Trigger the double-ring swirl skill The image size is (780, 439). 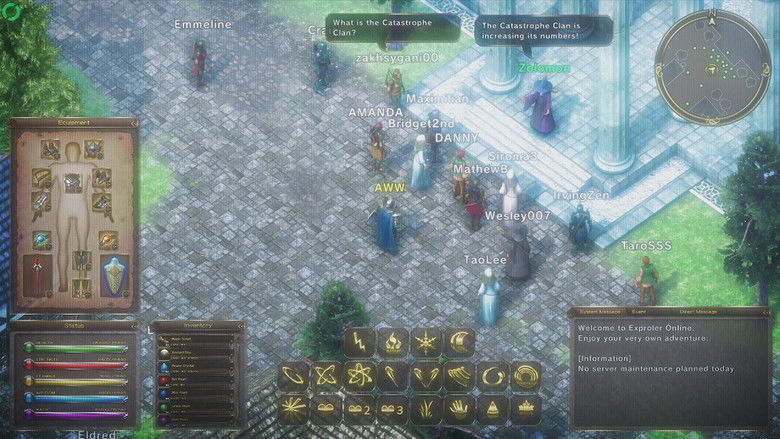(x=525, y=376)
